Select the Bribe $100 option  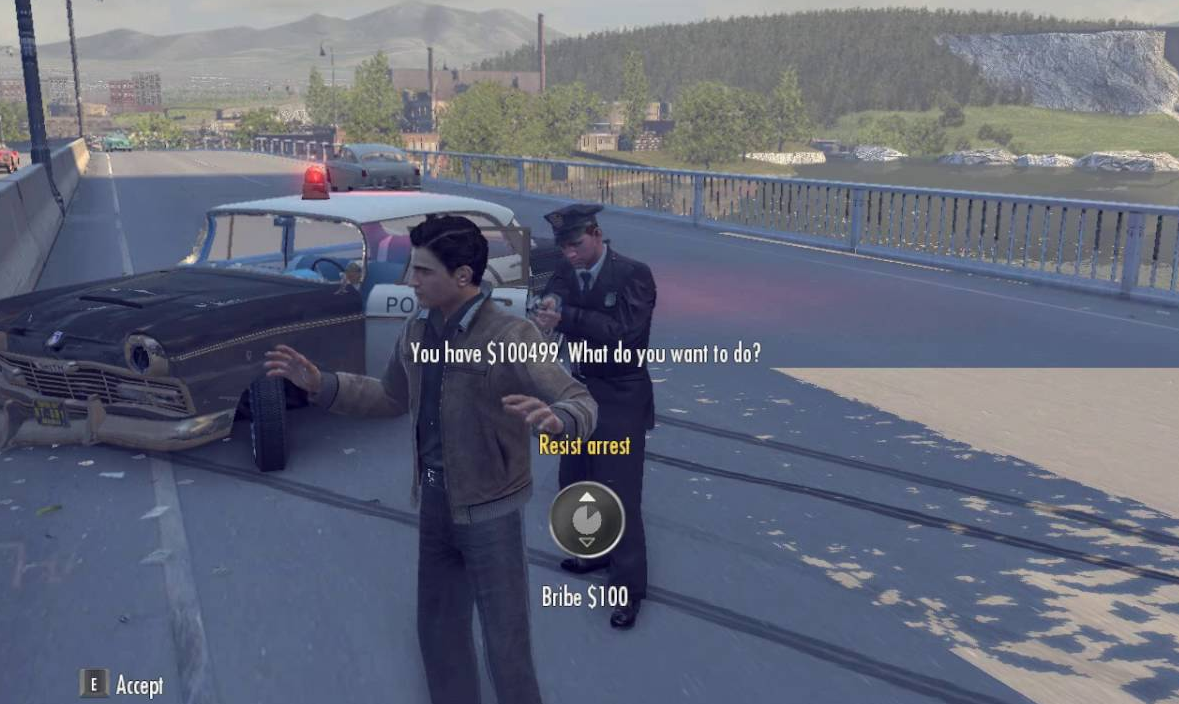(x=585, y=597)
